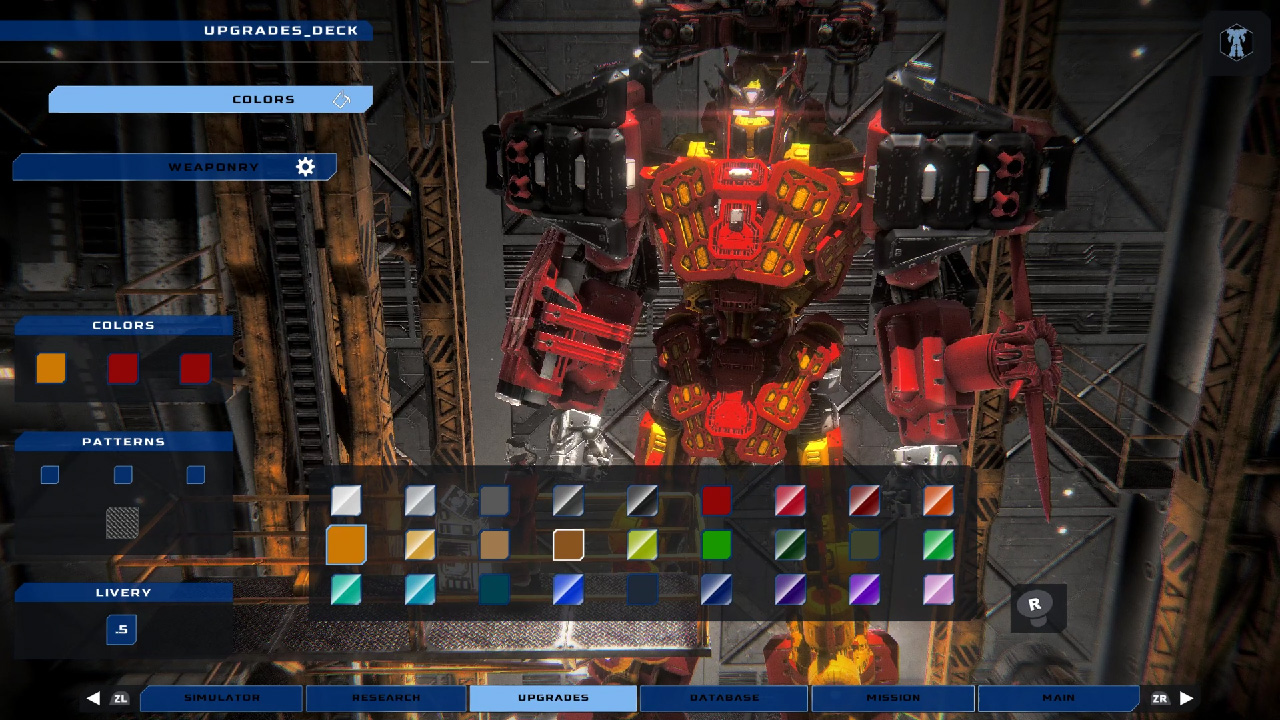Click the R stick button icon near the mech

[1037, 608]
